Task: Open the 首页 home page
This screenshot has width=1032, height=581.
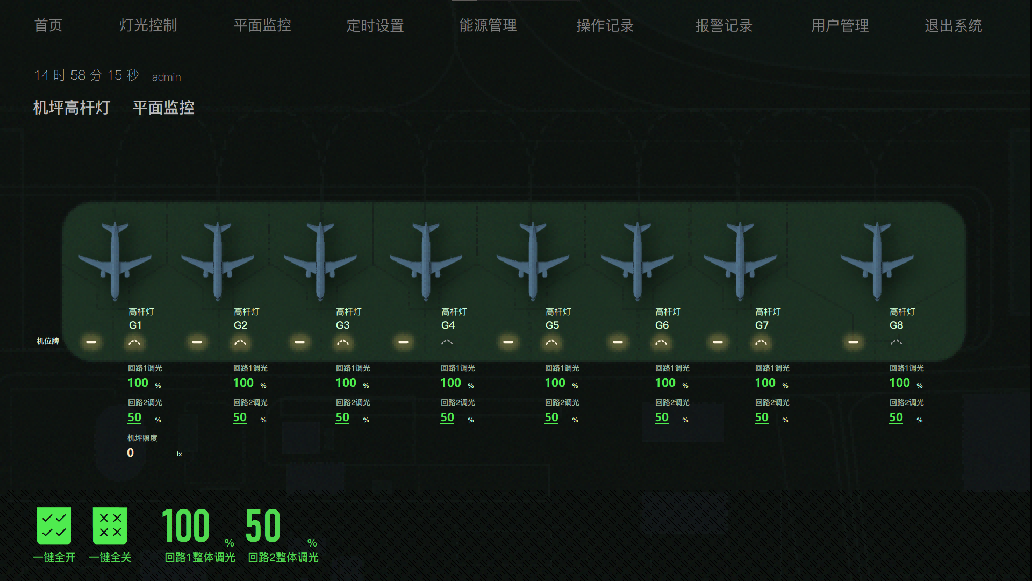Action: pyautogui.click(x=48, y=26)
